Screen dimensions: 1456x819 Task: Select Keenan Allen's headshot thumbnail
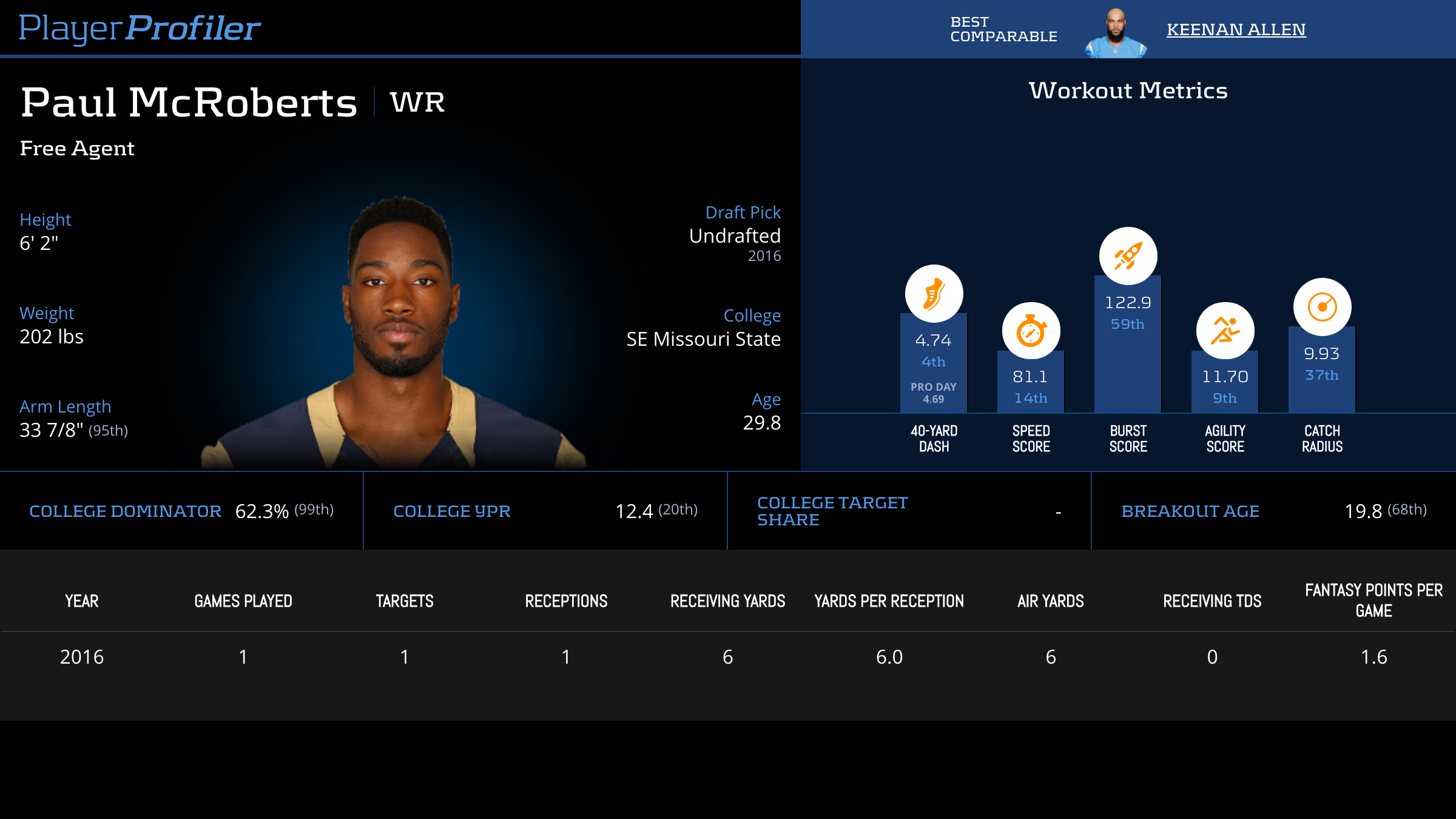pyautogui.click(x=1116, y=33)
